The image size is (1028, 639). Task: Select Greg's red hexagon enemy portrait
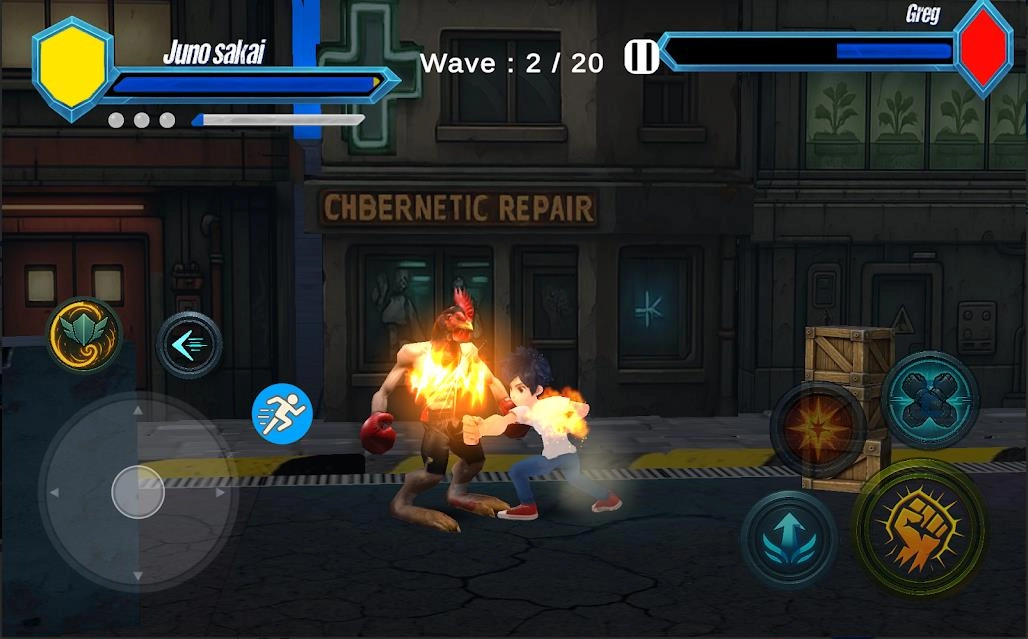pos(984,47)
